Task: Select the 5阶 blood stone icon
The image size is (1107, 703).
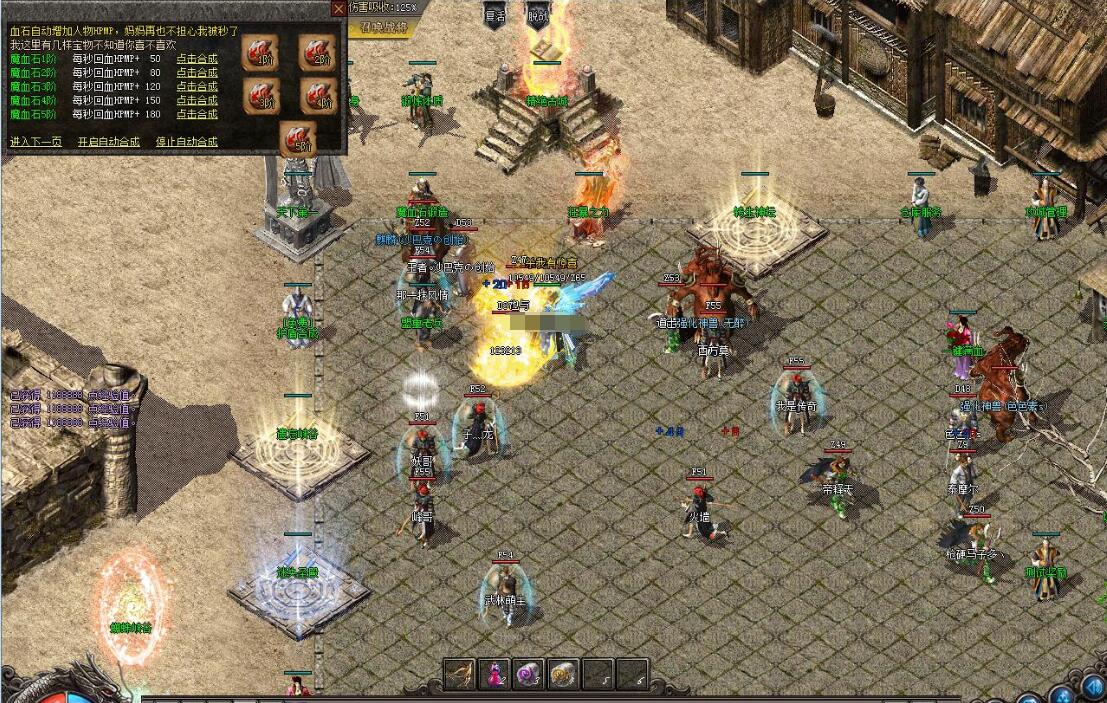Action: click(297, 138)
